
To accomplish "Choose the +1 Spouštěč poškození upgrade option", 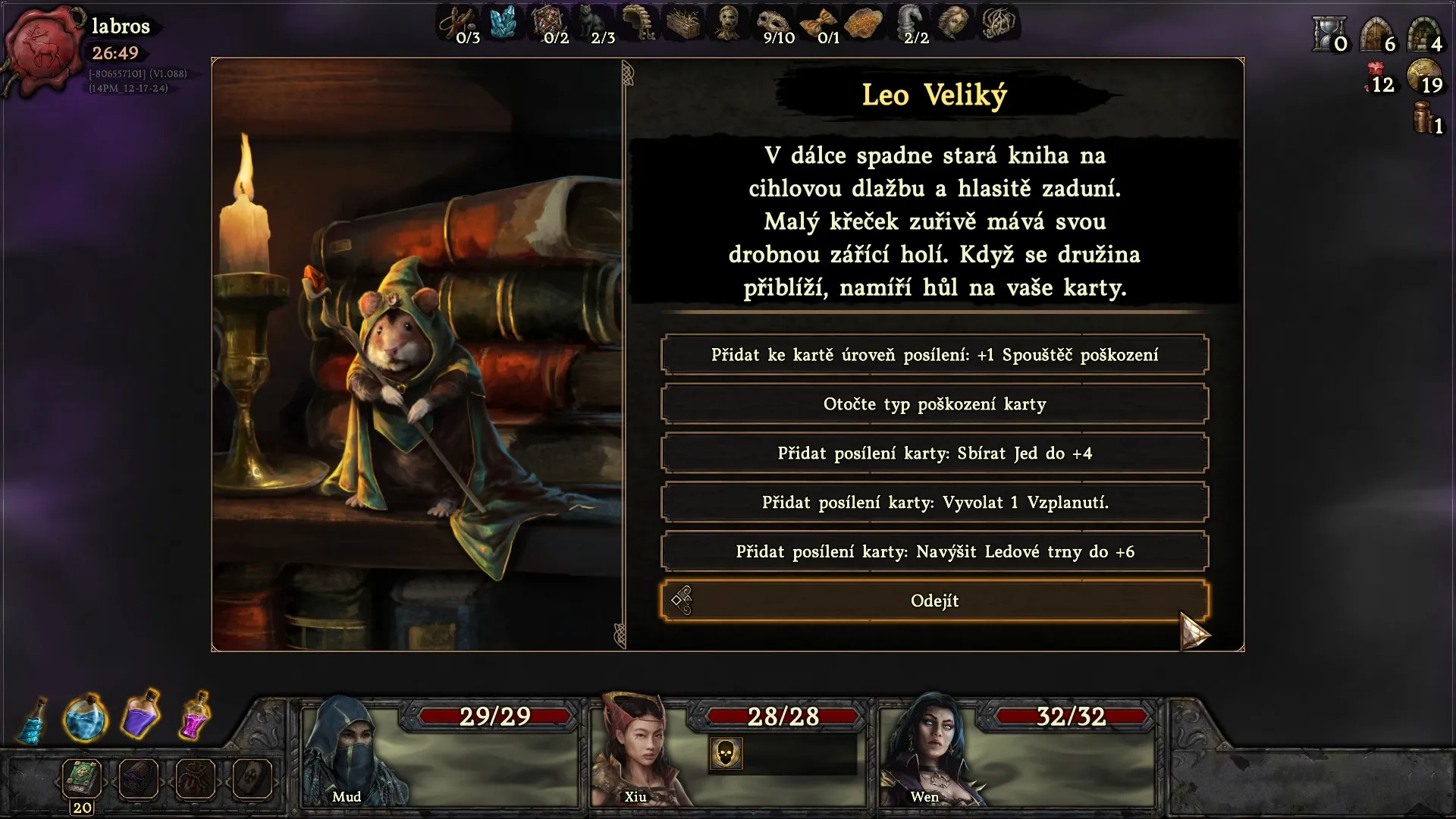I will tap(934, 355).
